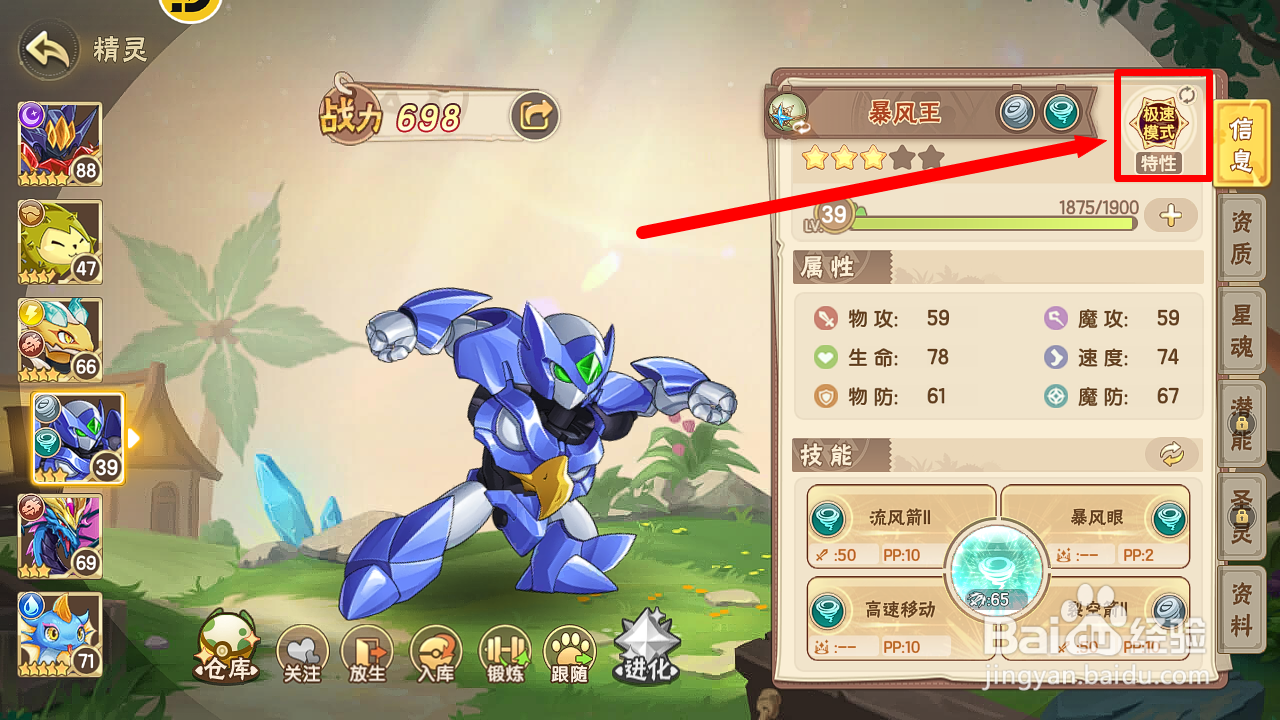Image resolution: width=1280 pixels, height=720 pixels.
Task: Release the pet with the 放生 icon
Action: click(x=368, y=650)
